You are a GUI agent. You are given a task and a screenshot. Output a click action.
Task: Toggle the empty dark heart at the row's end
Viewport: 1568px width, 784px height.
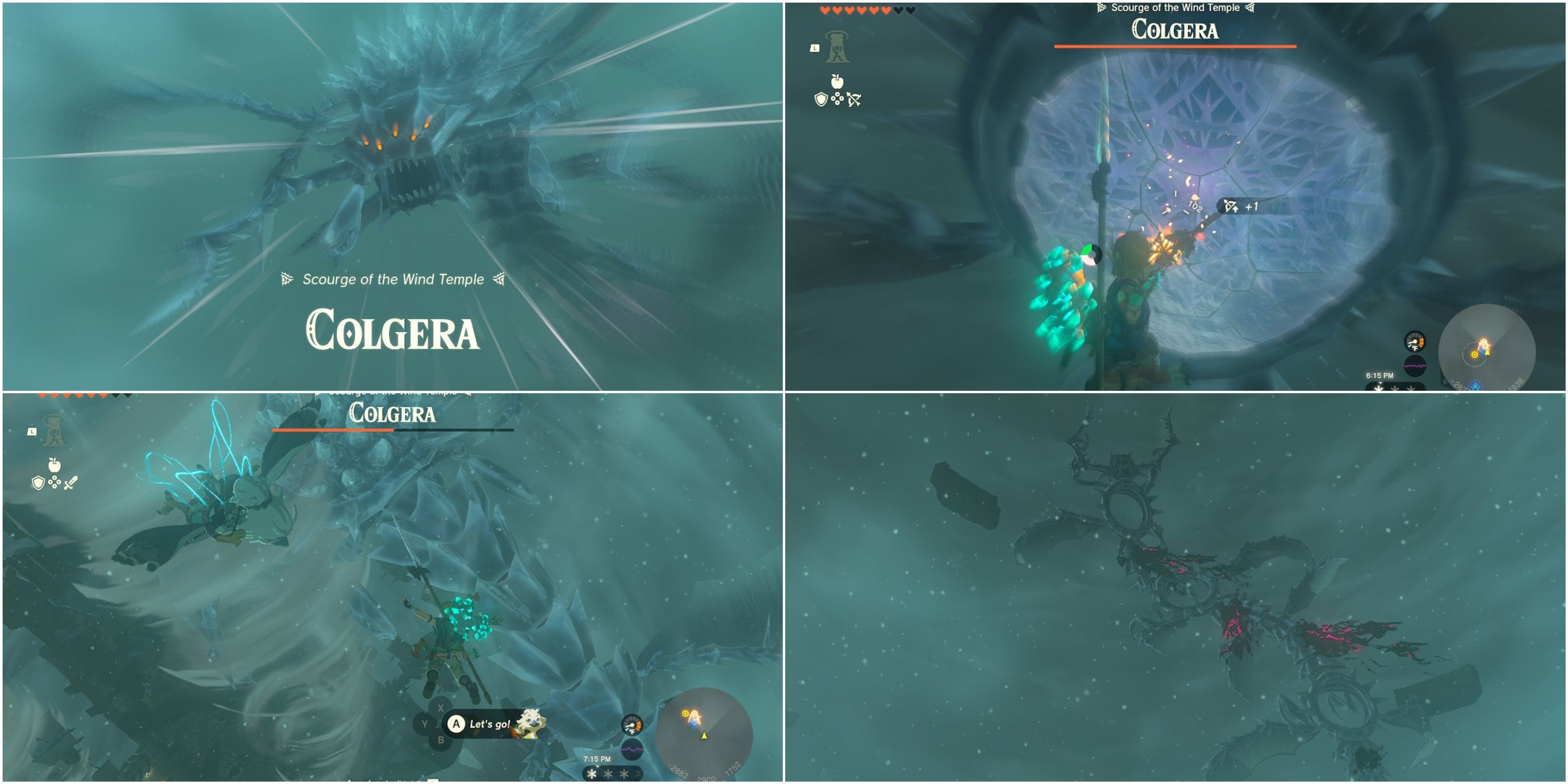(x=911, y=10)
